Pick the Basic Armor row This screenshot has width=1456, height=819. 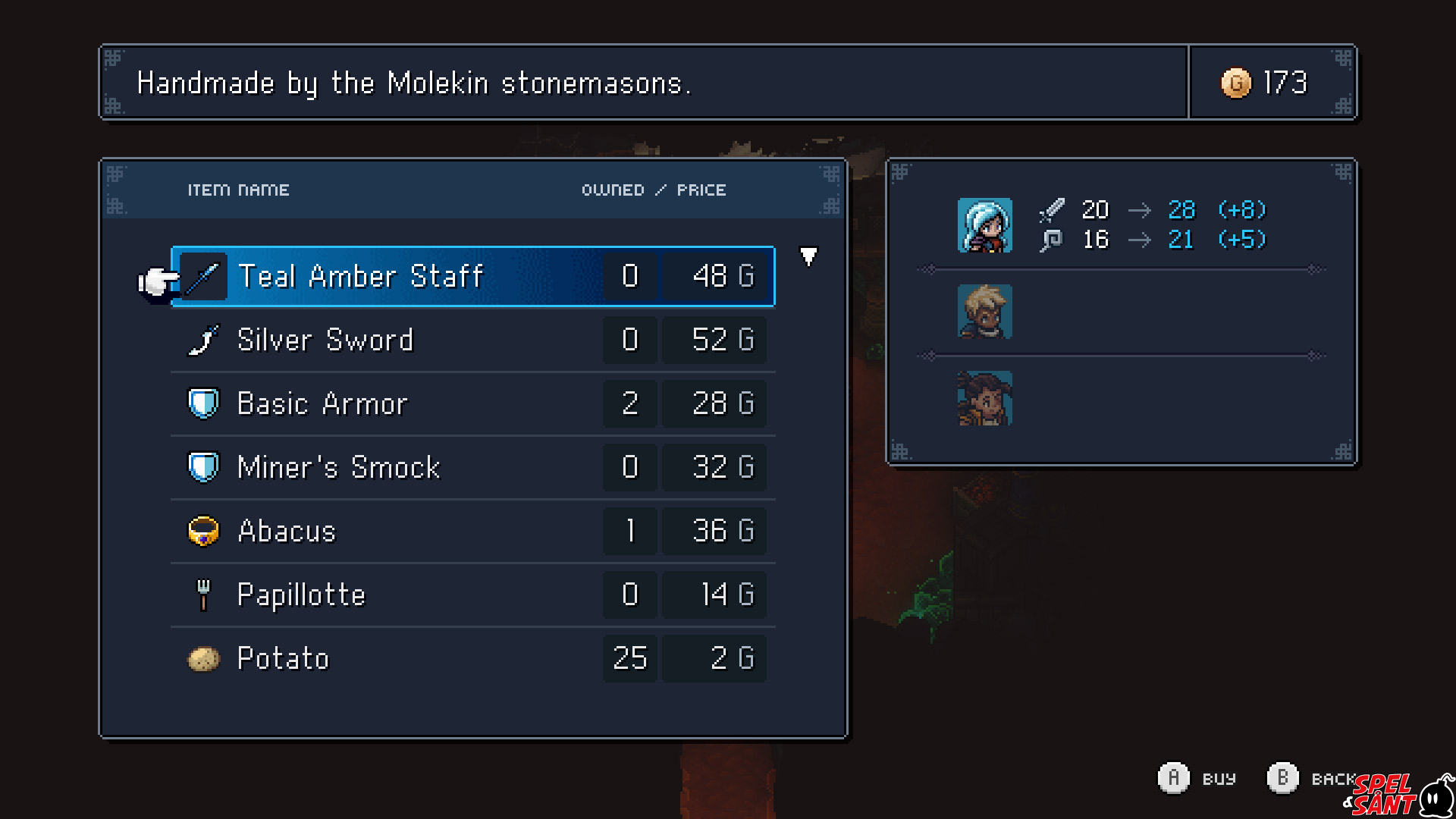coord(473,404)
